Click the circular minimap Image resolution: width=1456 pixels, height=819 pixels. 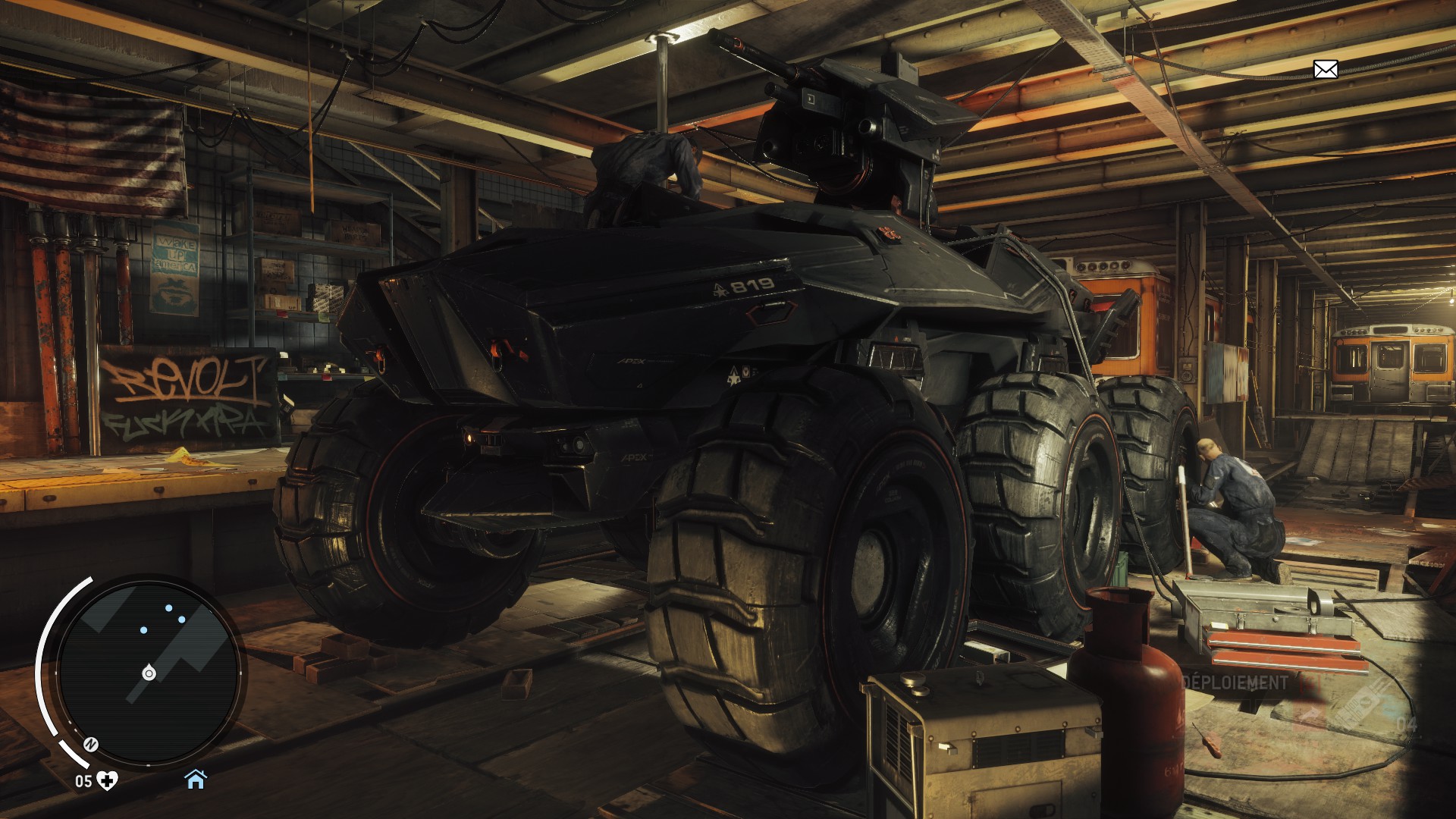[149, 670]
